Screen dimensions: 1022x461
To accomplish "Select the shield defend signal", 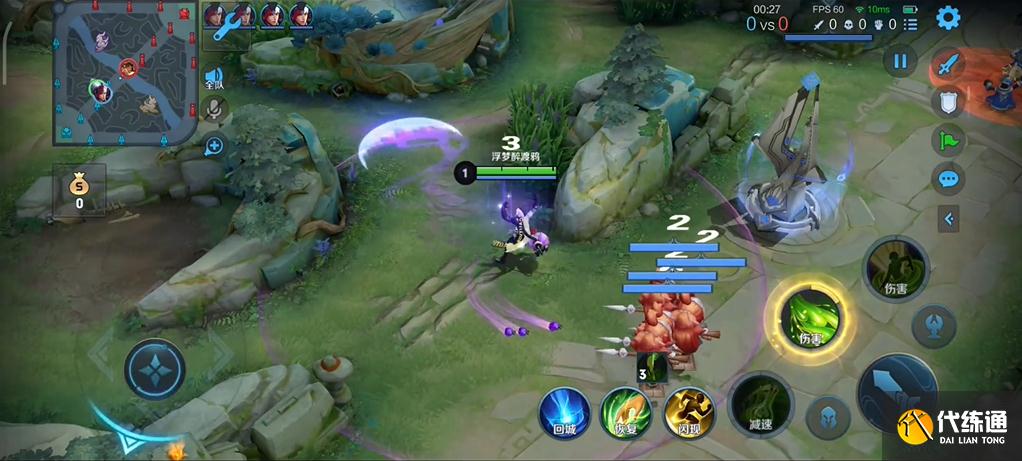I will (x=948, y=101).
